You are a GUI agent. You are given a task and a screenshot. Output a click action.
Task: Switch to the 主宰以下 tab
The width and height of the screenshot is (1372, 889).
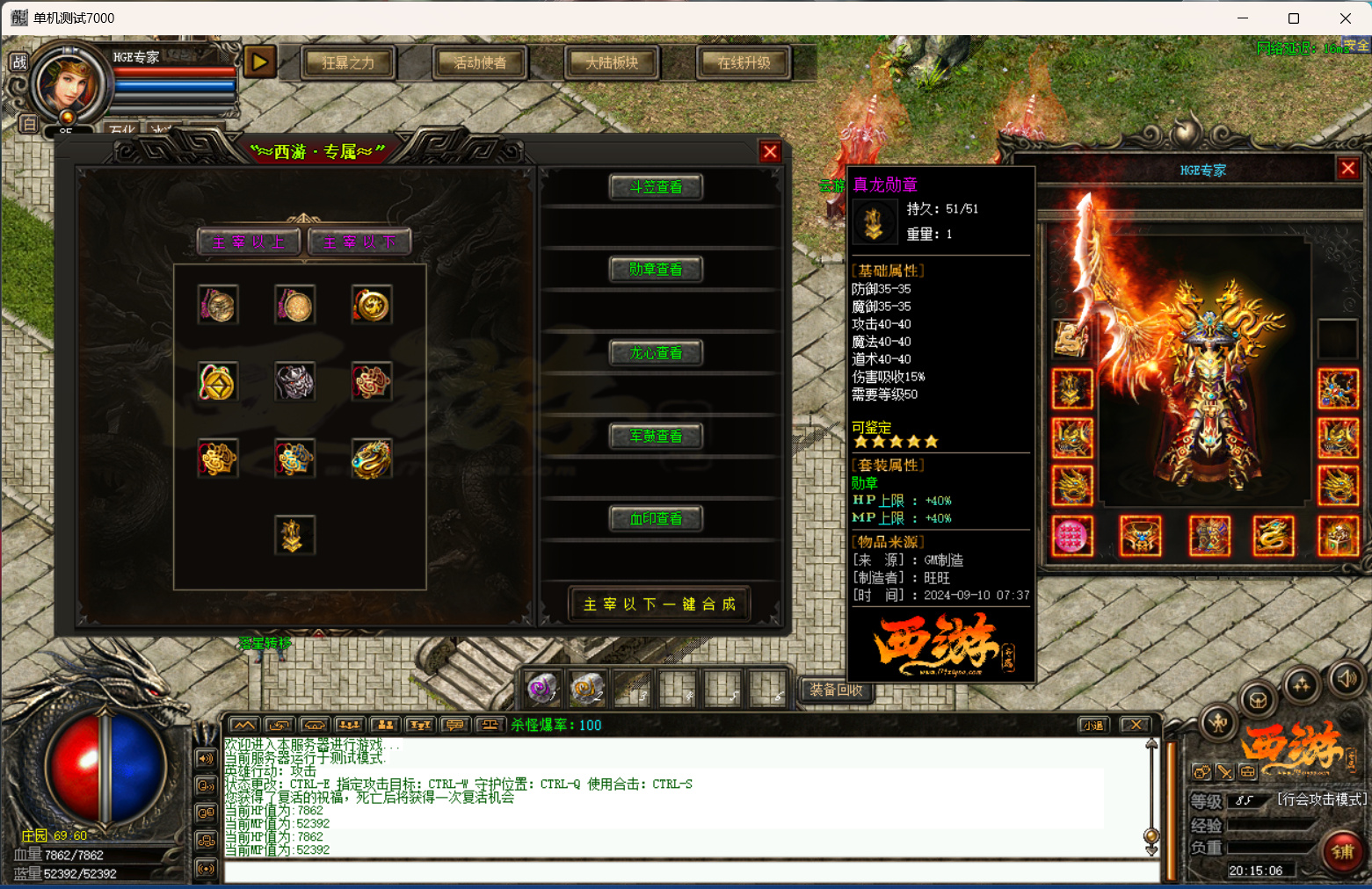pyautogui.click(x=359, y=242)
